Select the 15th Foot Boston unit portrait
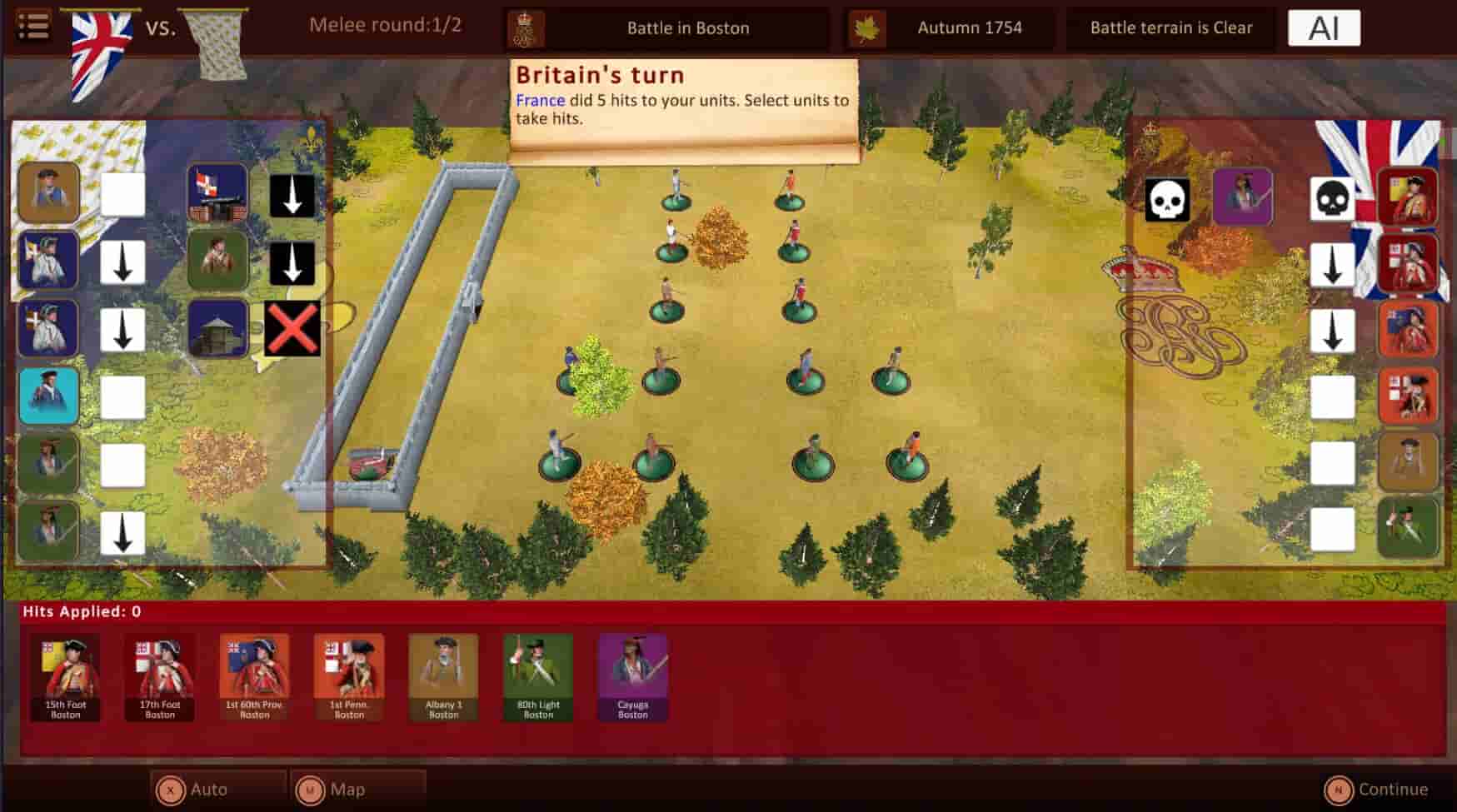The image size is (1457, 812). click(65, 675)
